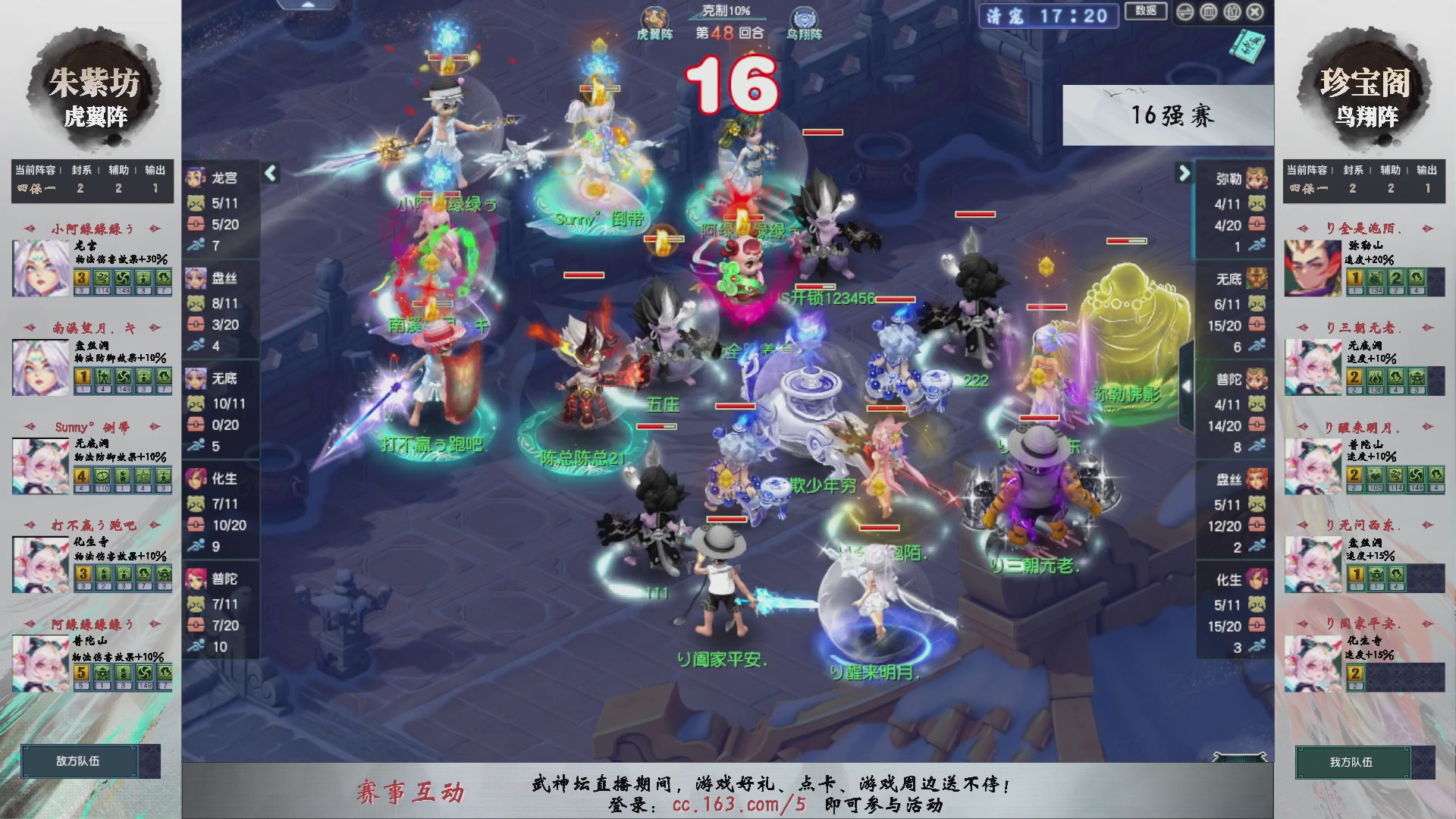Open the 数据 data button
This screenshot has width=1456, height=819.
click(x=1145, y=11)
